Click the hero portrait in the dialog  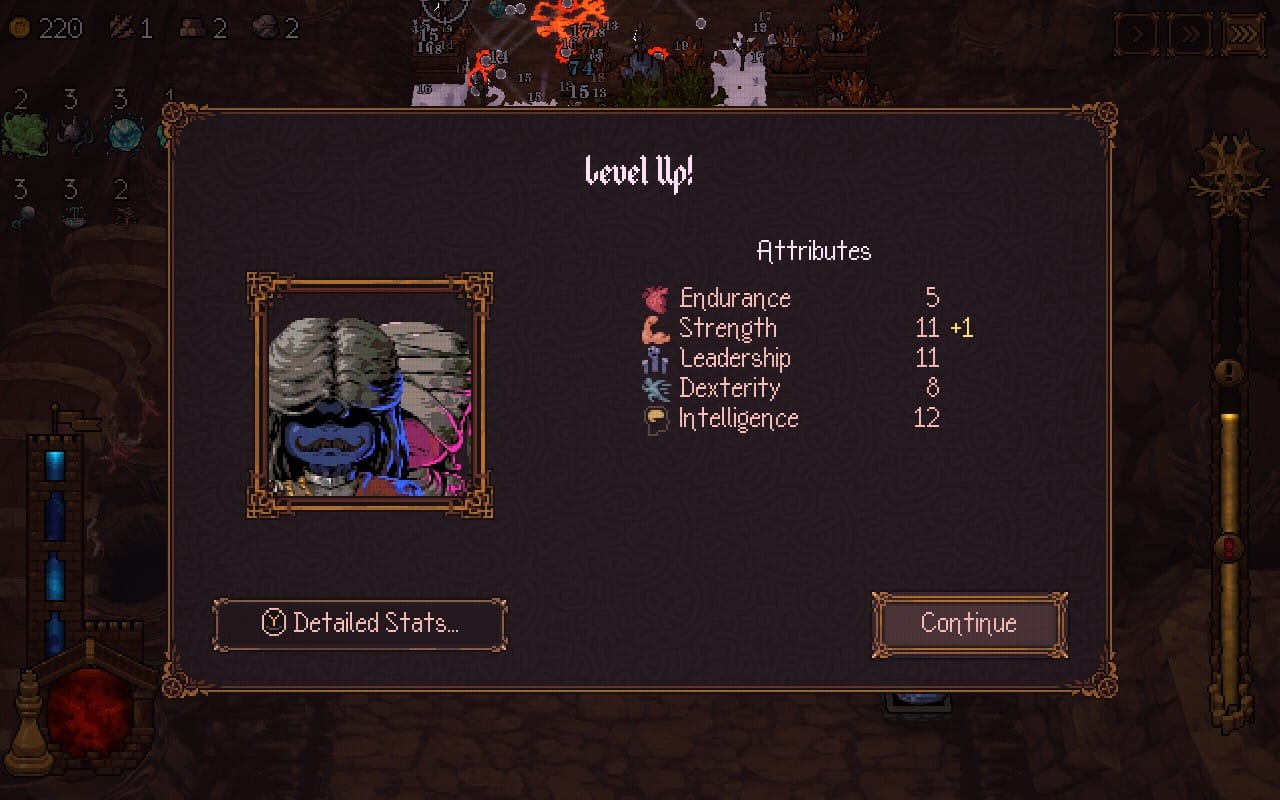tap(369, 395)
